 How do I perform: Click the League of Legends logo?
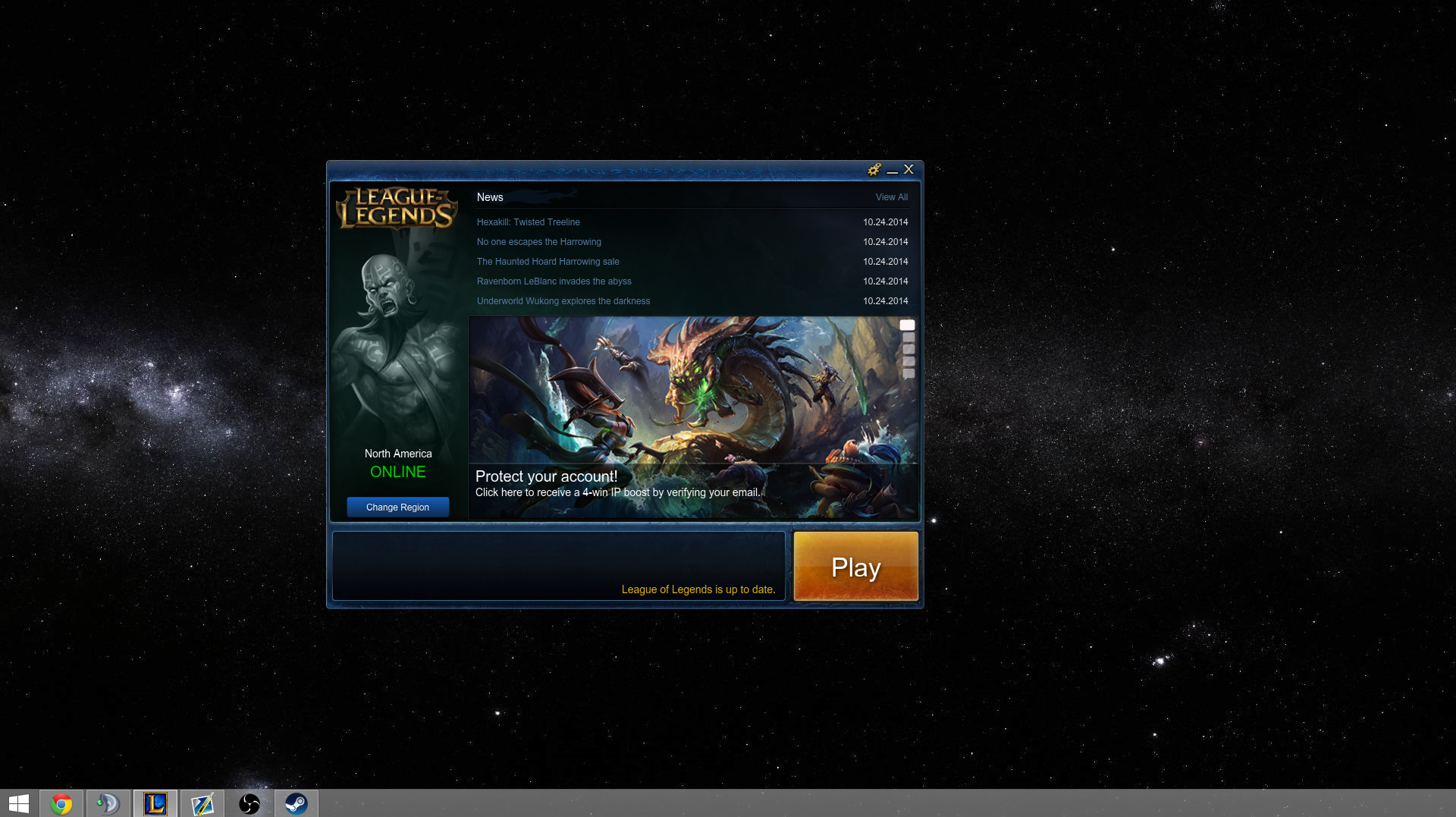(397, 209)
